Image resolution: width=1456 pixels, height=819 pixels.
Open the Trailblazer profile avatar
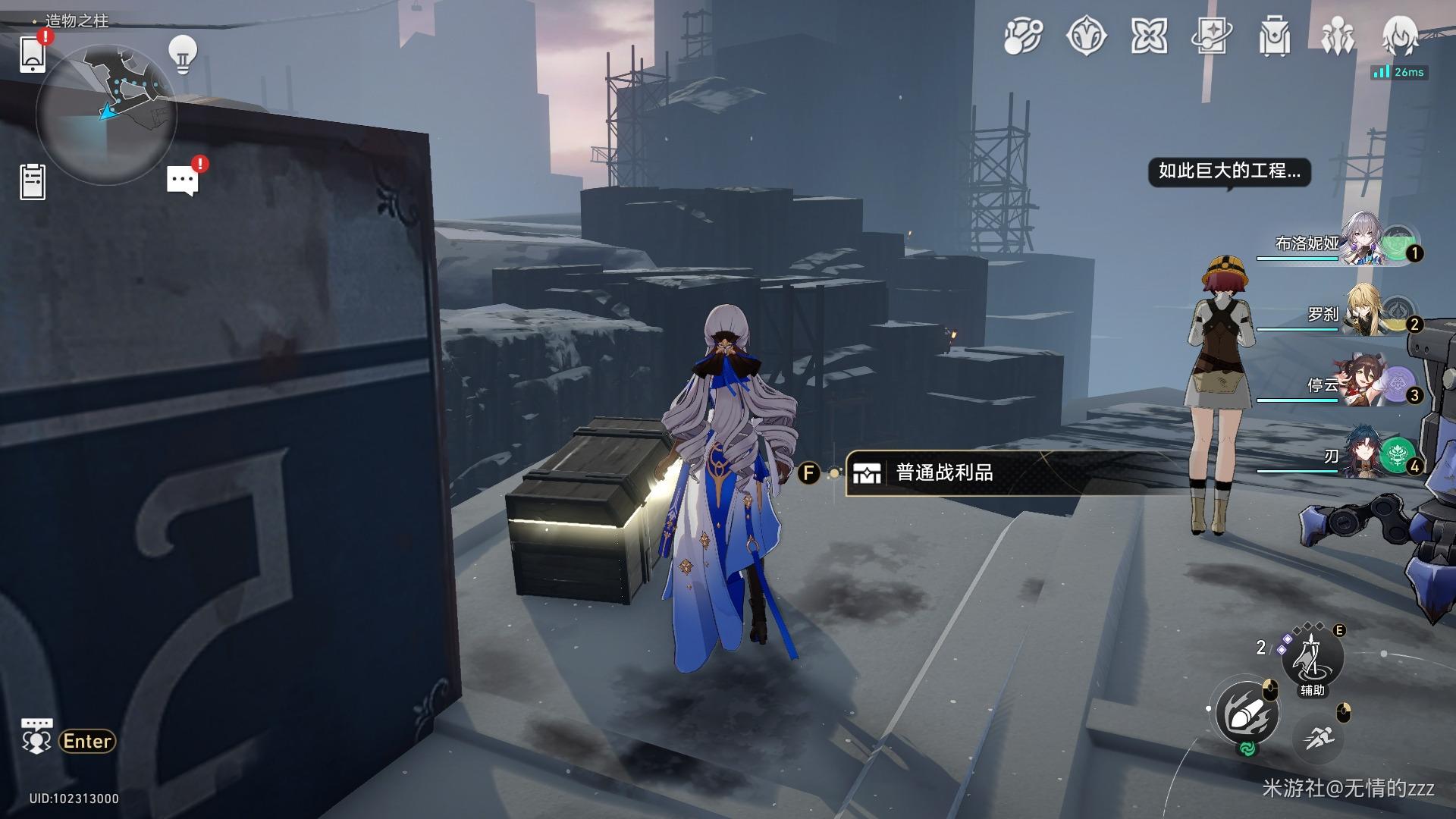(x=1400, y=35)
